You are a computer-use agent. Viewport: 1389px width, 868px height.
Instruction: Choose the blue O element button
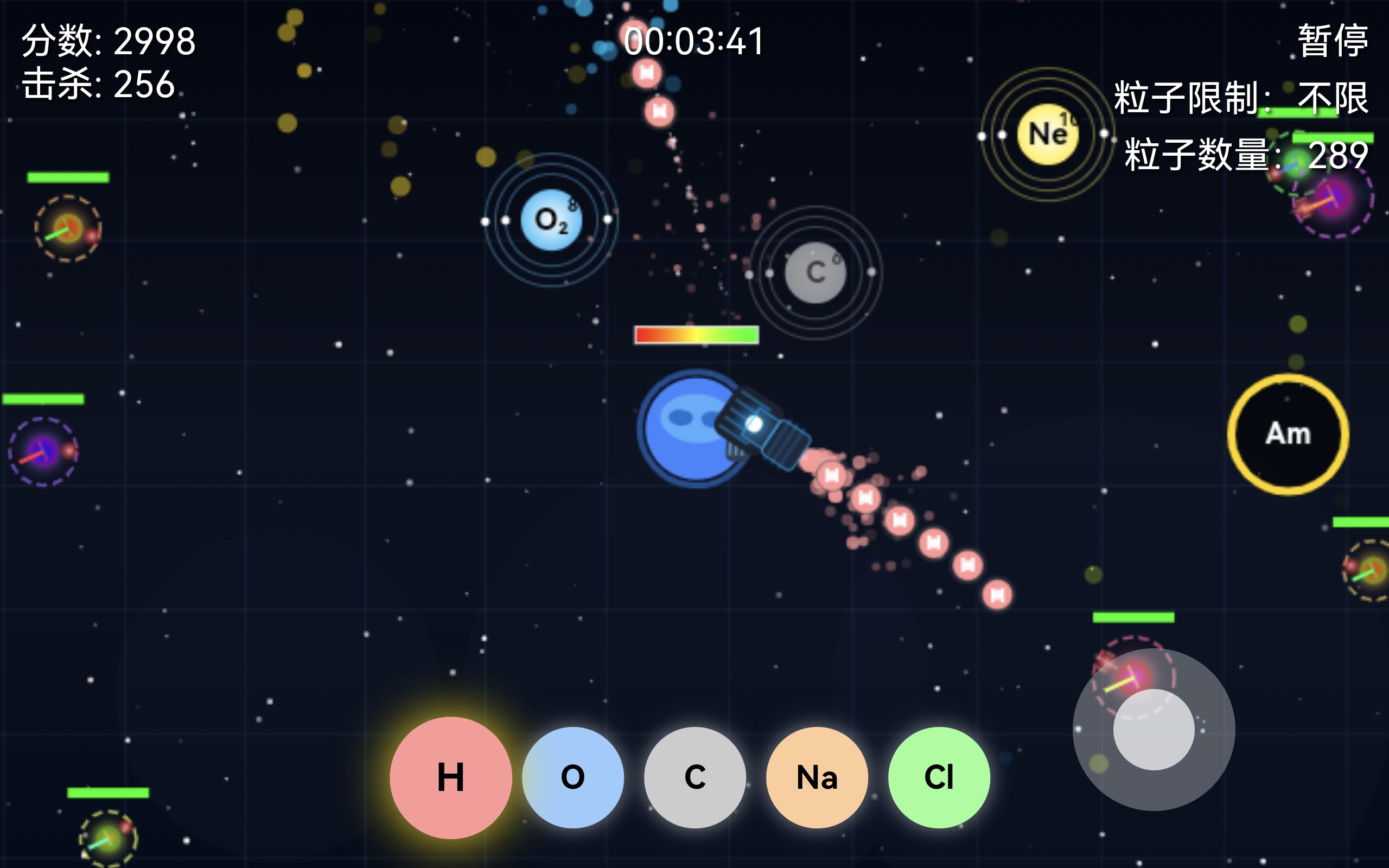click(572, 777)
